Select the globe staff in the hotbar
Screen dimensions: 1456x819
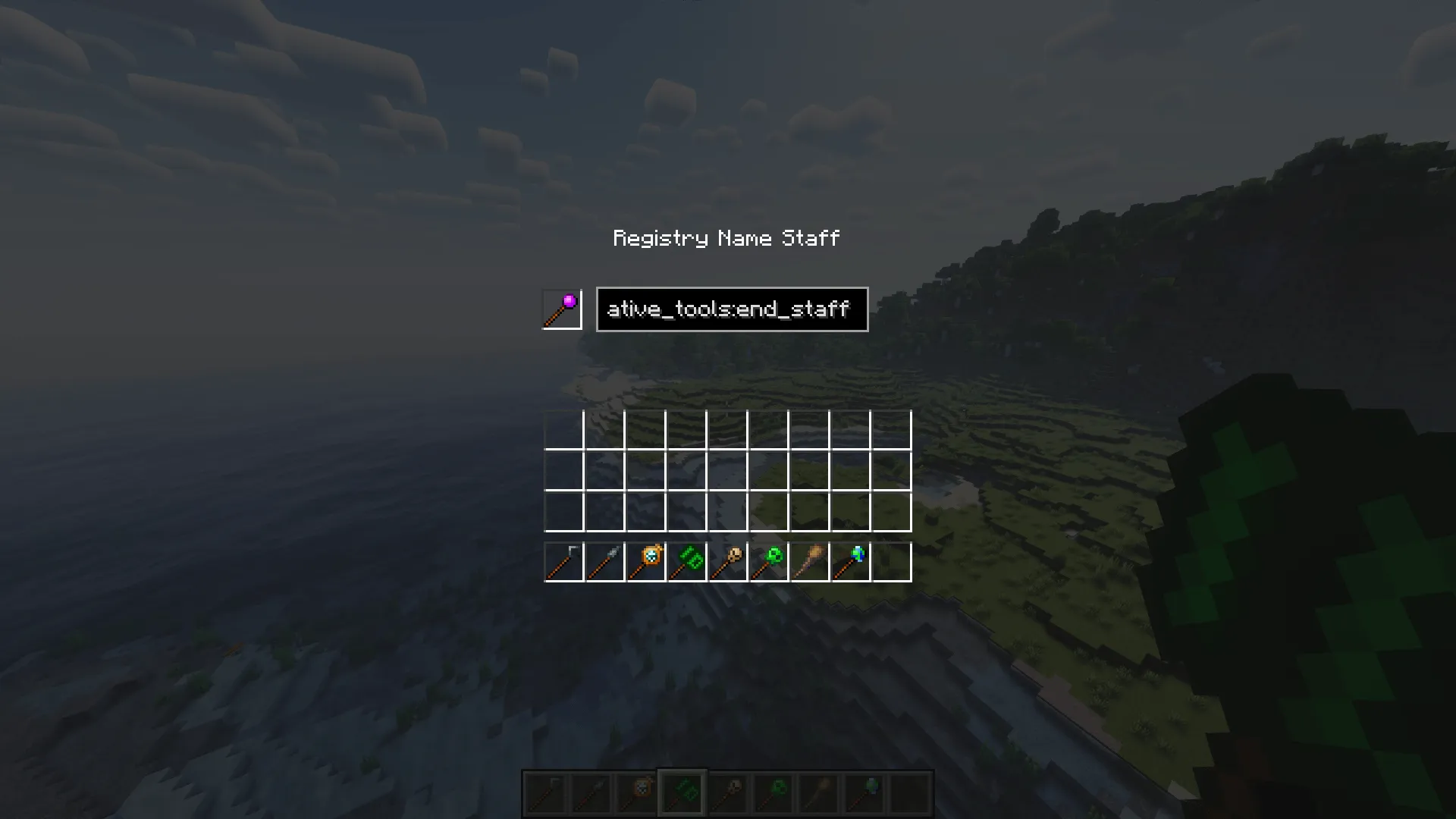point(864,792)
